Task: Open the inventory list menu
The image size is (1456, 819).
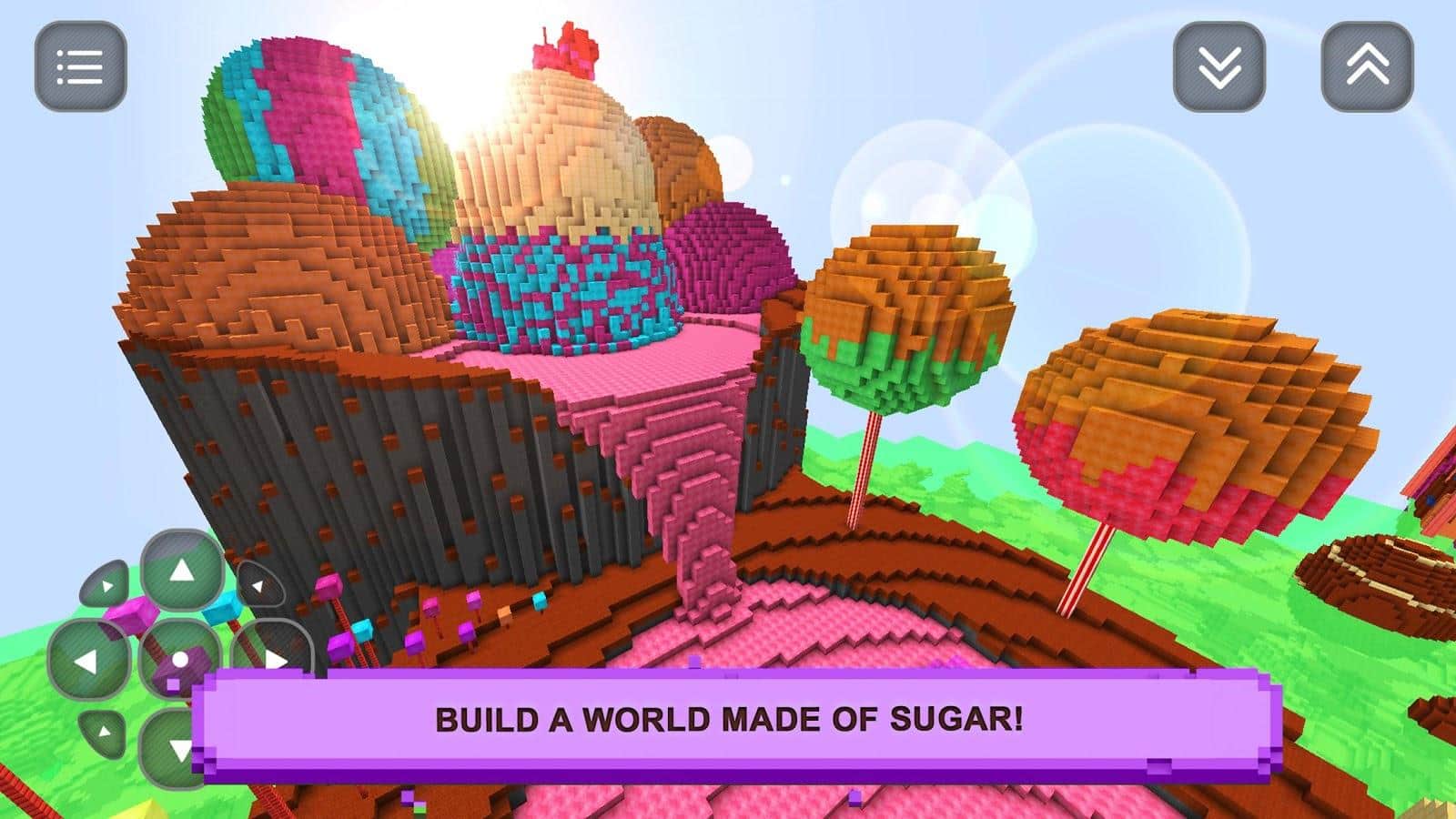Action: pyautogui.click(x=80, y=66)
